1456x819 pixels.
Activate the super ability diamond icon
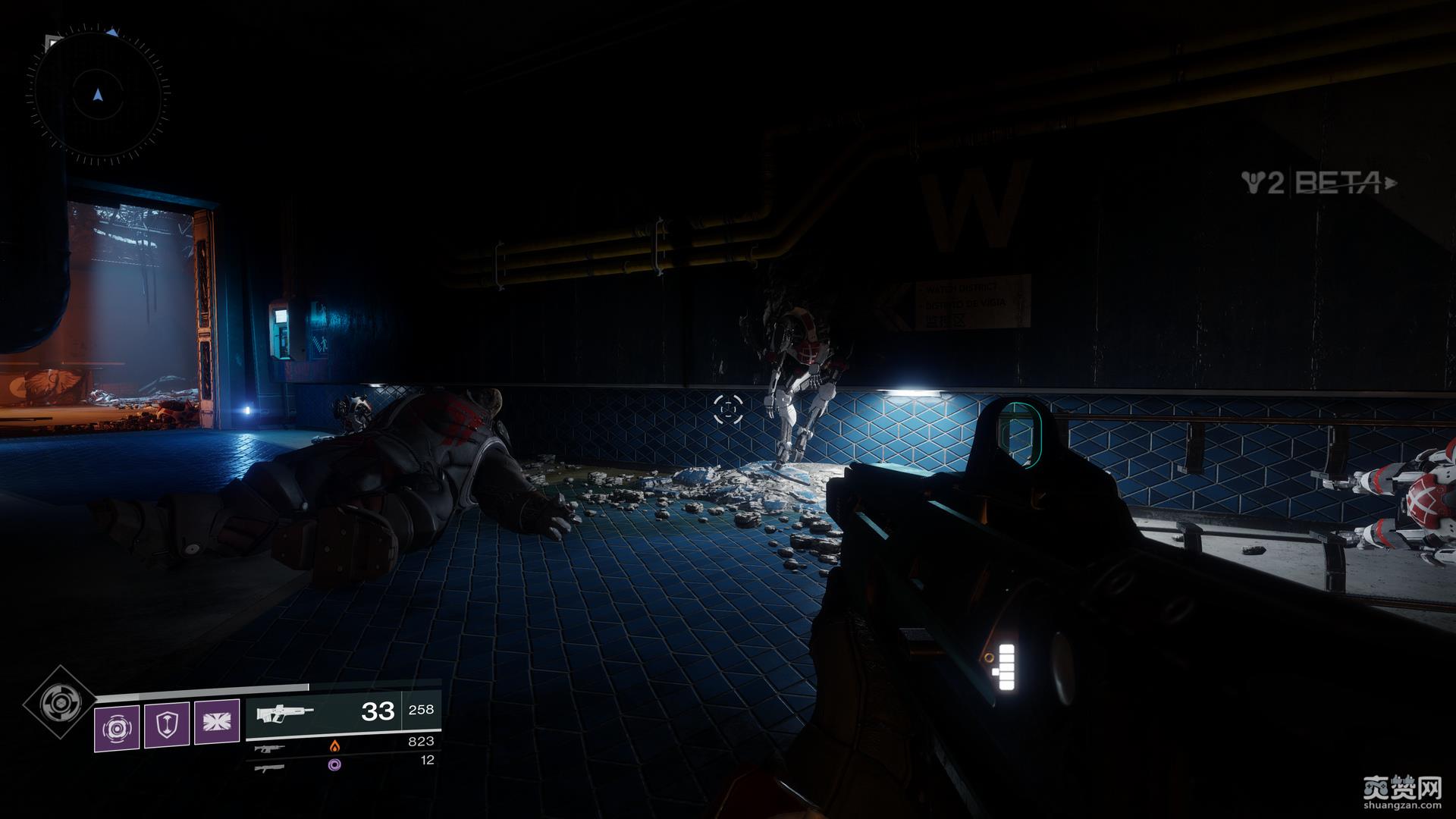coord(58,704)
